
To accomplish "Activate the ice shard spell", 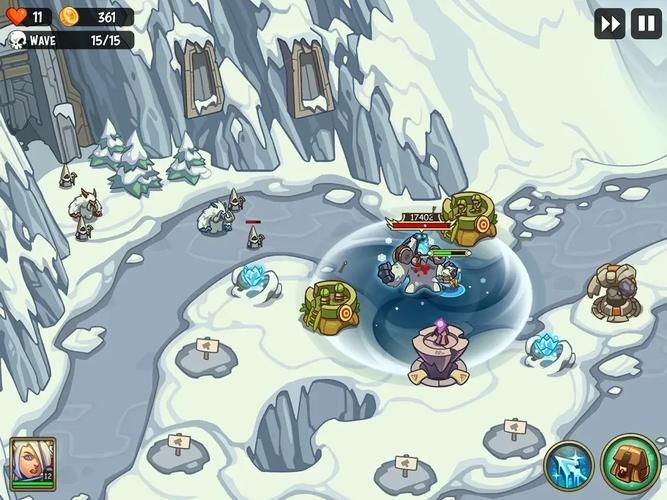I will coord(569,466).
